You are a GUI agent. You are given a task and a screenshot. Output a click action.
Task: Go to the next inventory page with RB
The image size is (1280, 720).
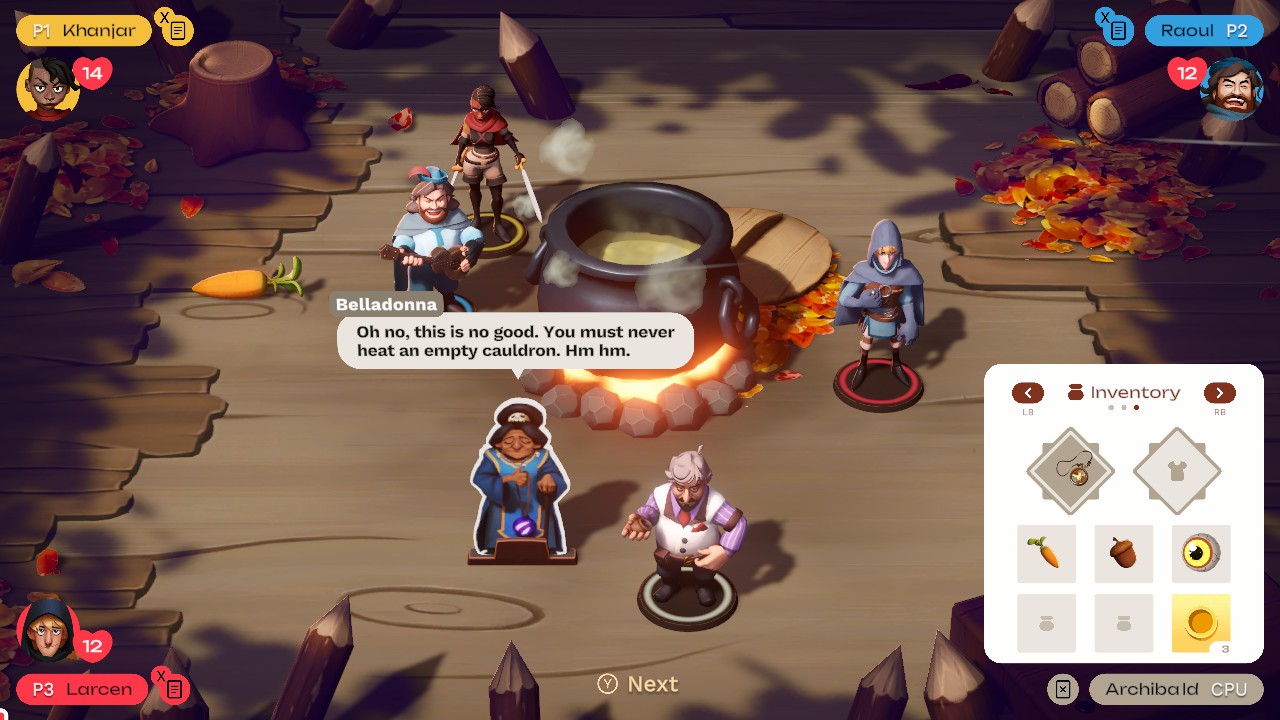[1219, 393]
